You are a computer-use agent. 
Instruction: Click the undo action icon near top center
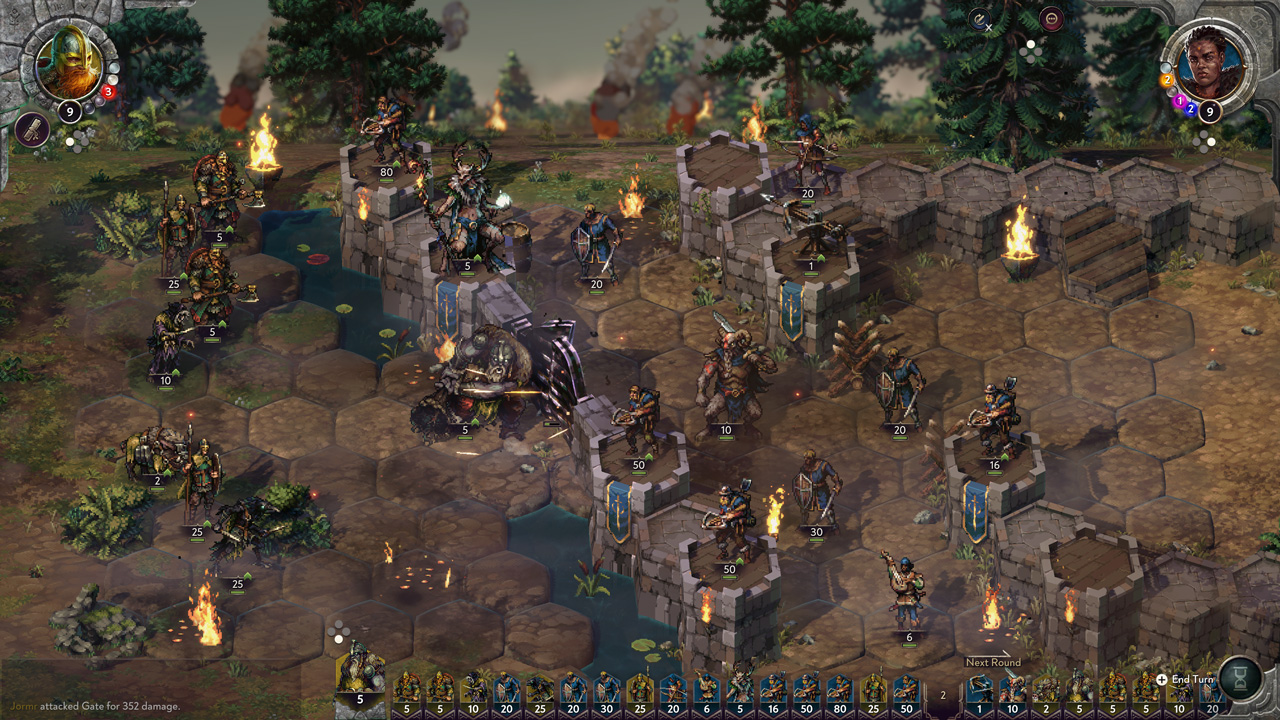979,20
